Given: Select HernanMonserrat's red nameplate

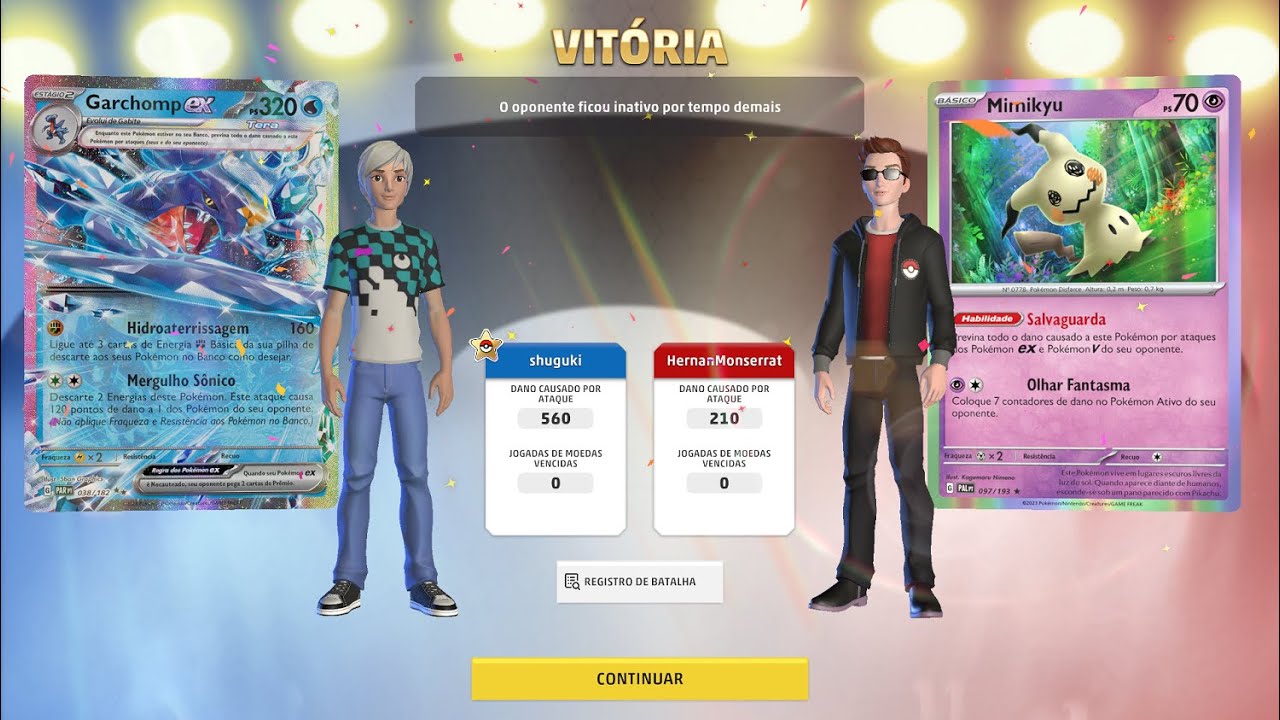Looking at the screenshot, I should pos(724,360).
